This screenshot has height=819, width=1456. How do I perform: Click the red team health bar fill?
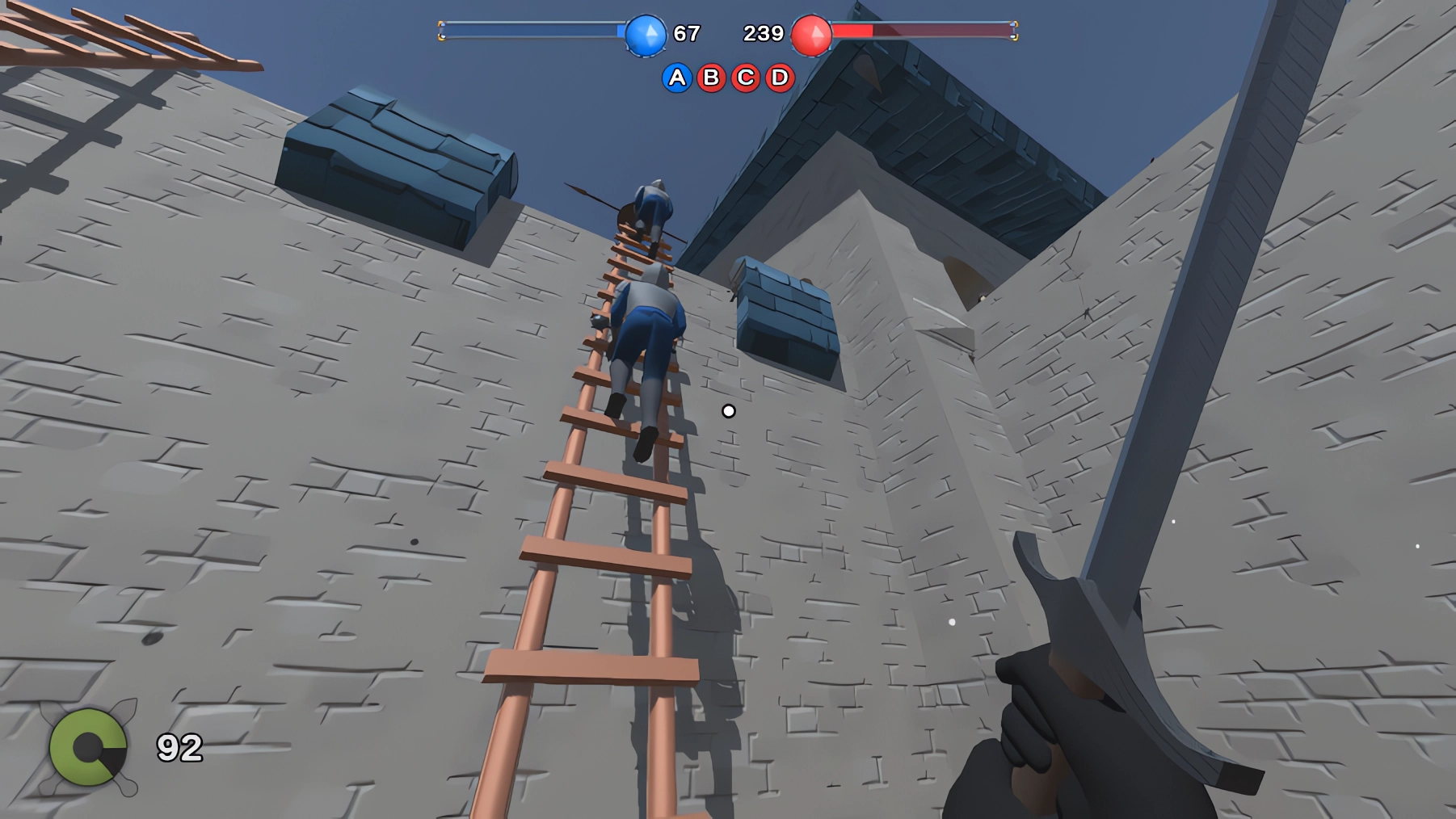(852, 31)
